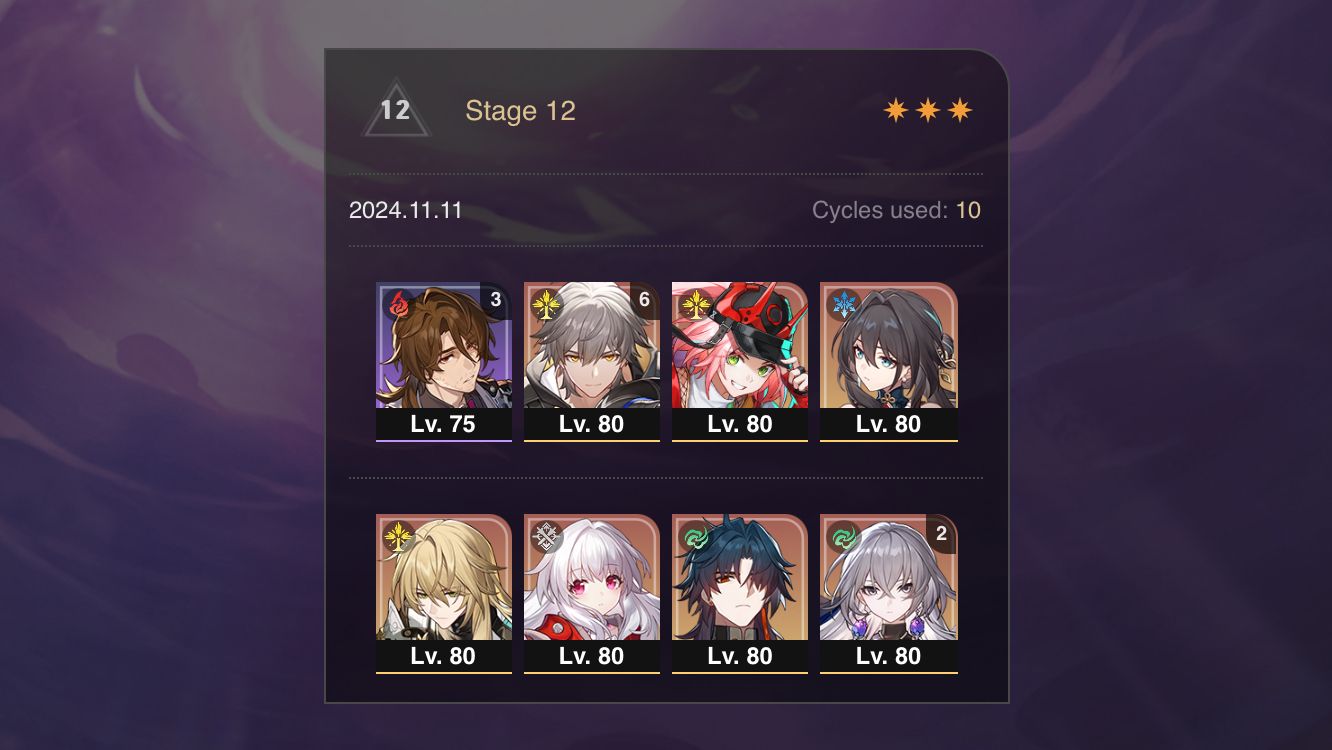Click the Lv. 75 label under Gallagher
Viewport: 1332px width, 750px height.
[444, 424]
